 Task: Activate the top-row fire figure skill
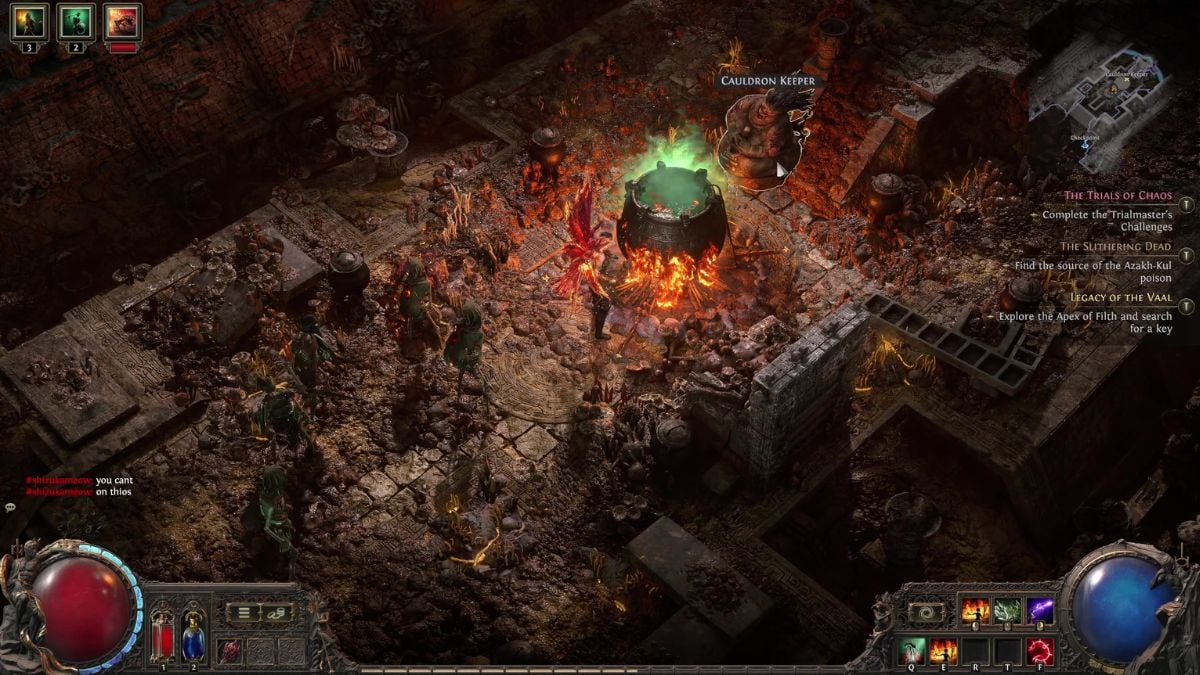974,610
